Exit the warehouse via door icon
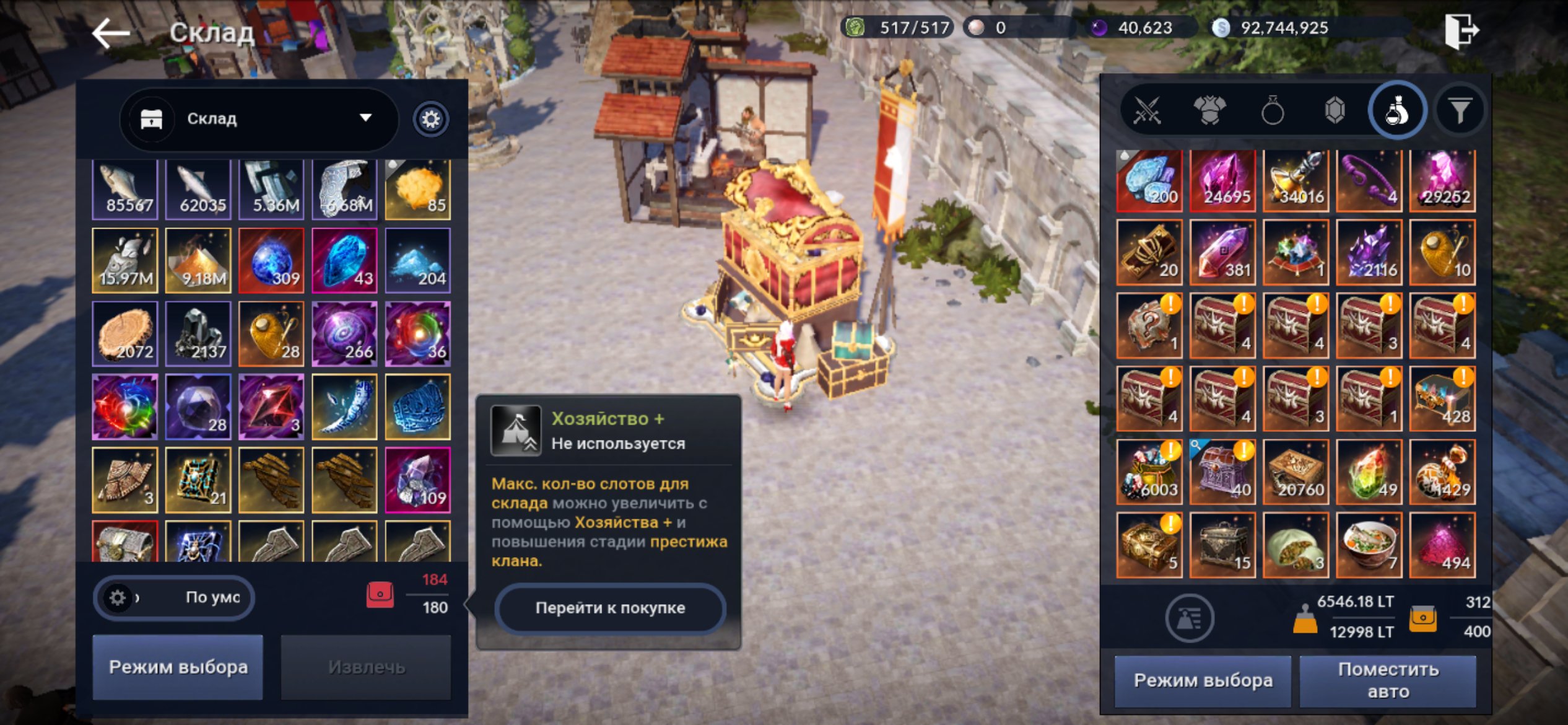This screenshot has height=725, width=1568. [x=1461, y=30]
